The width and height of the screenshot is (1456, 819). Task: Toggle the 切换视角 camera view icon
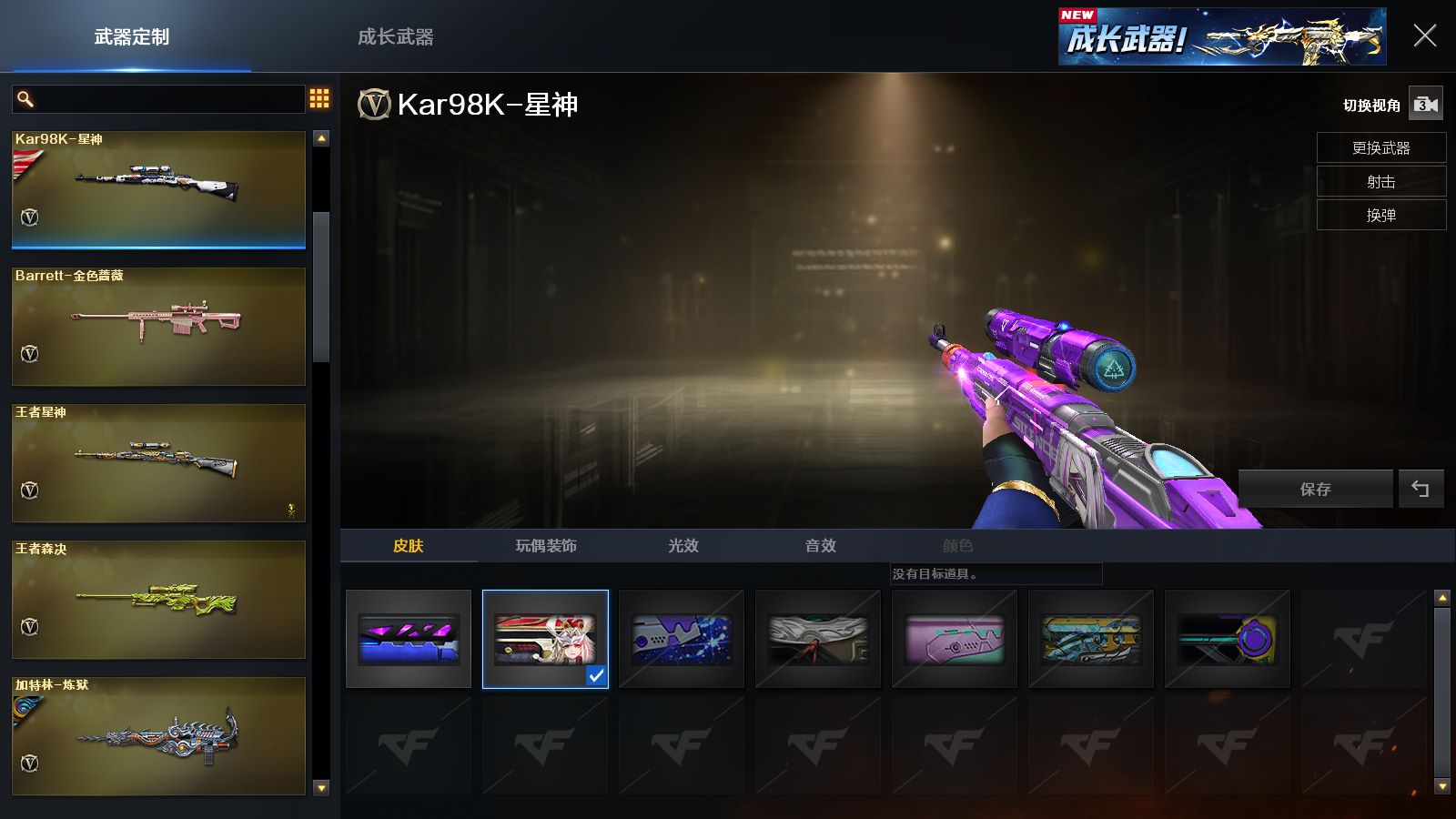(x=1425, y=105)
